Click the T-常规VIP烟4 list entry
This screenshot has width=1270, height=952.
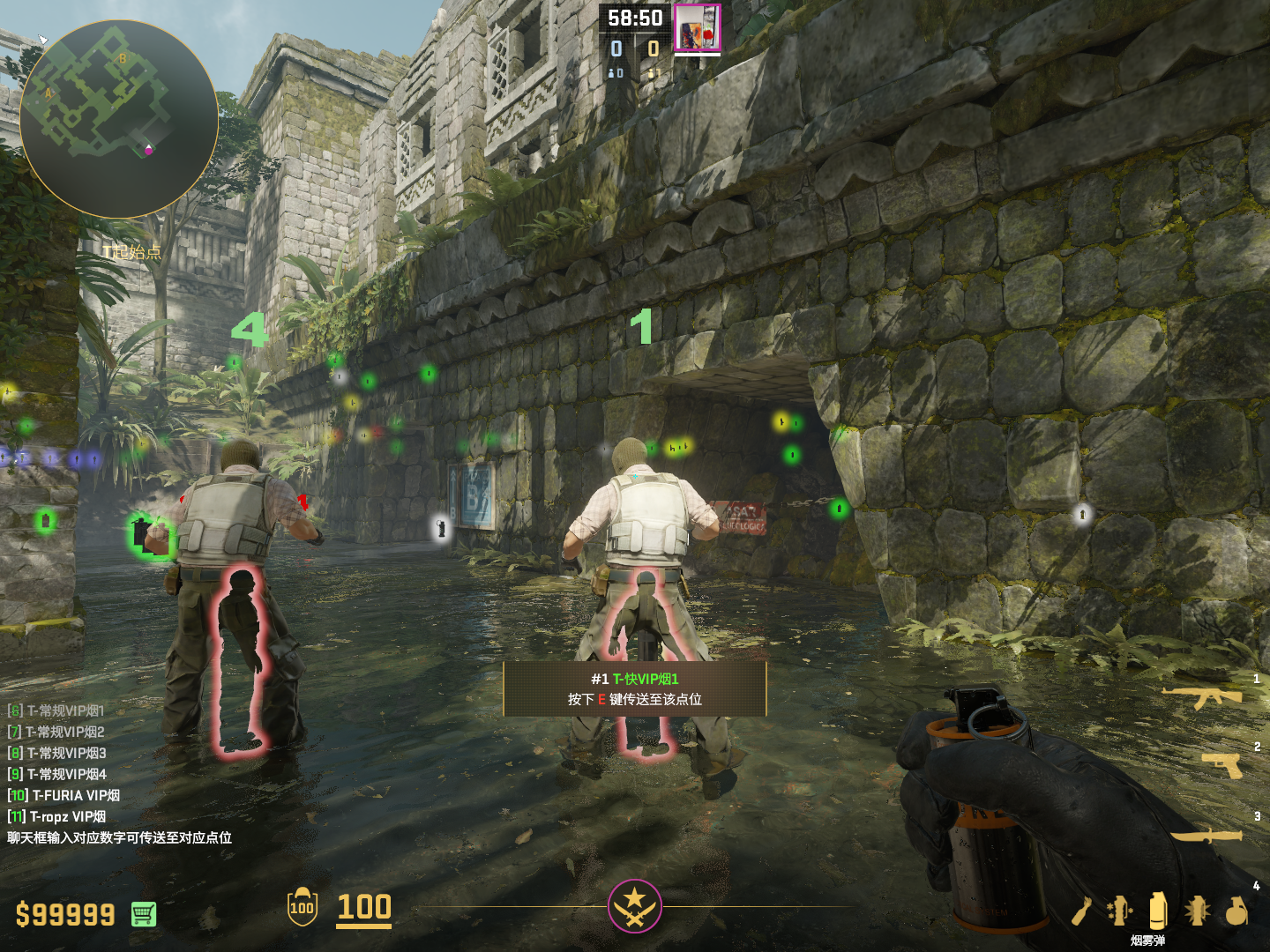click(57, 774)
